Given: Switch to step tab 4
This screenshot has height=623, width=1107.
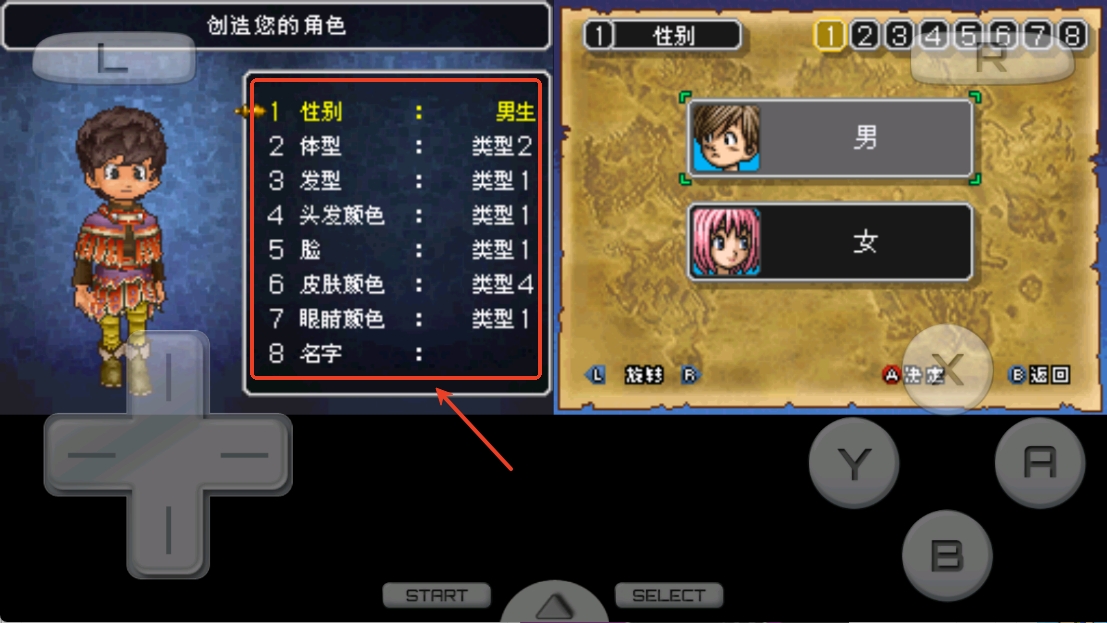Looking at the screenshot, I should (934, 36).
